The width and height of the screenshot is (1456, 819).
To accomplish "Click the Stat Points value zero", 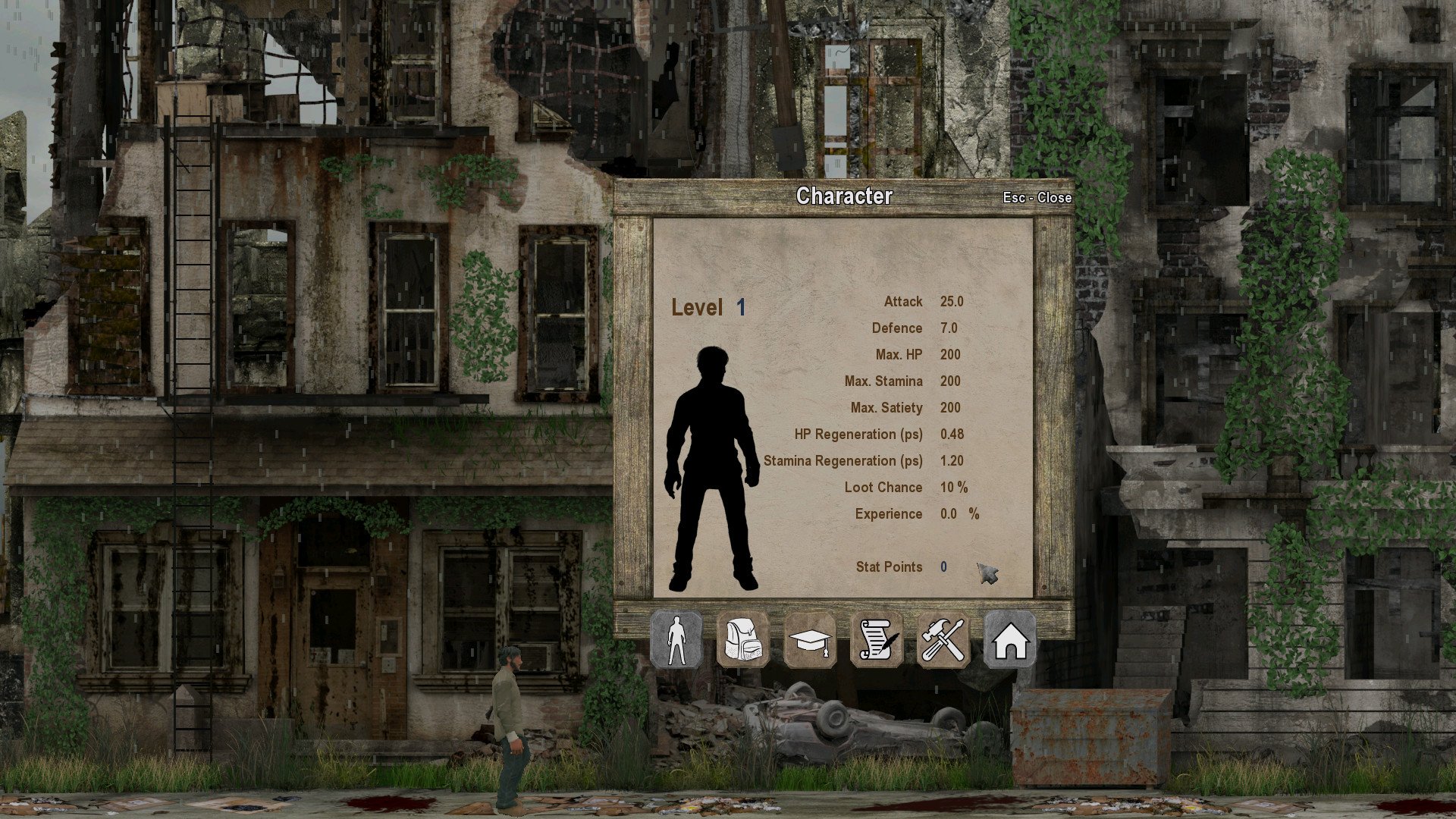I will pos(943,566).
